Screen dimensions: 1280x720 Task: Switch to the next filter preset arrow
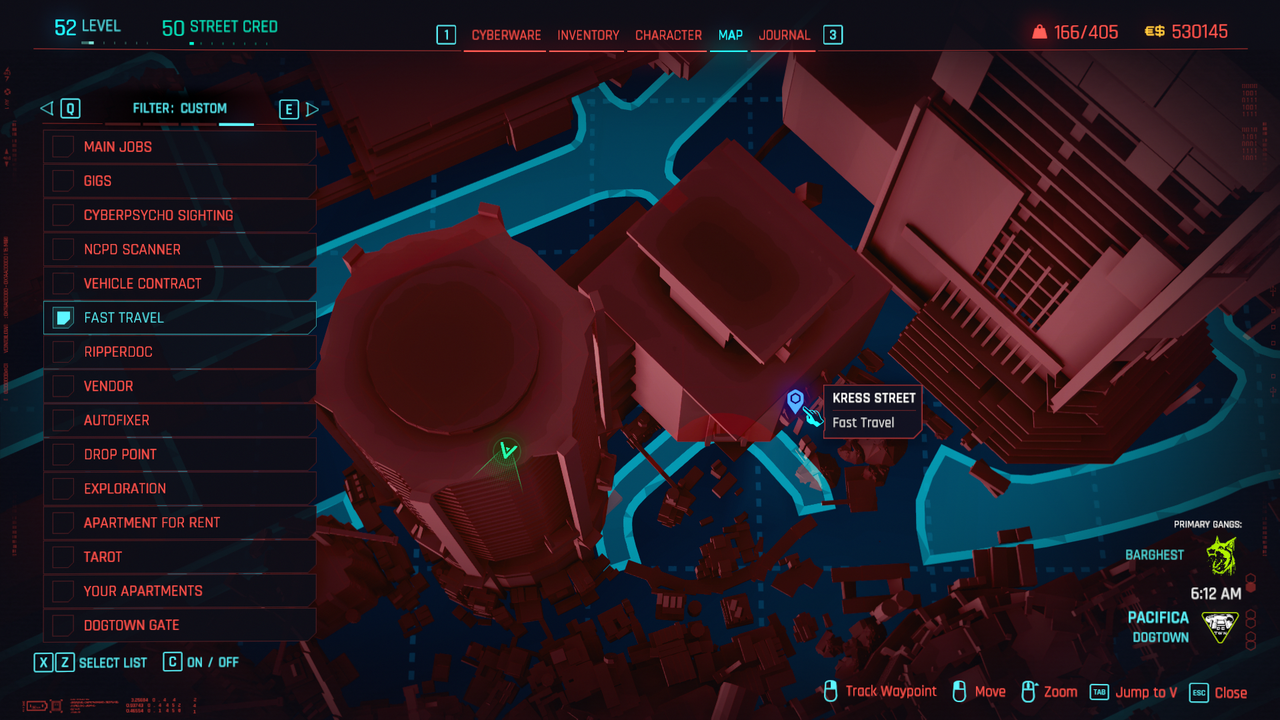click(x=312, y=109)
